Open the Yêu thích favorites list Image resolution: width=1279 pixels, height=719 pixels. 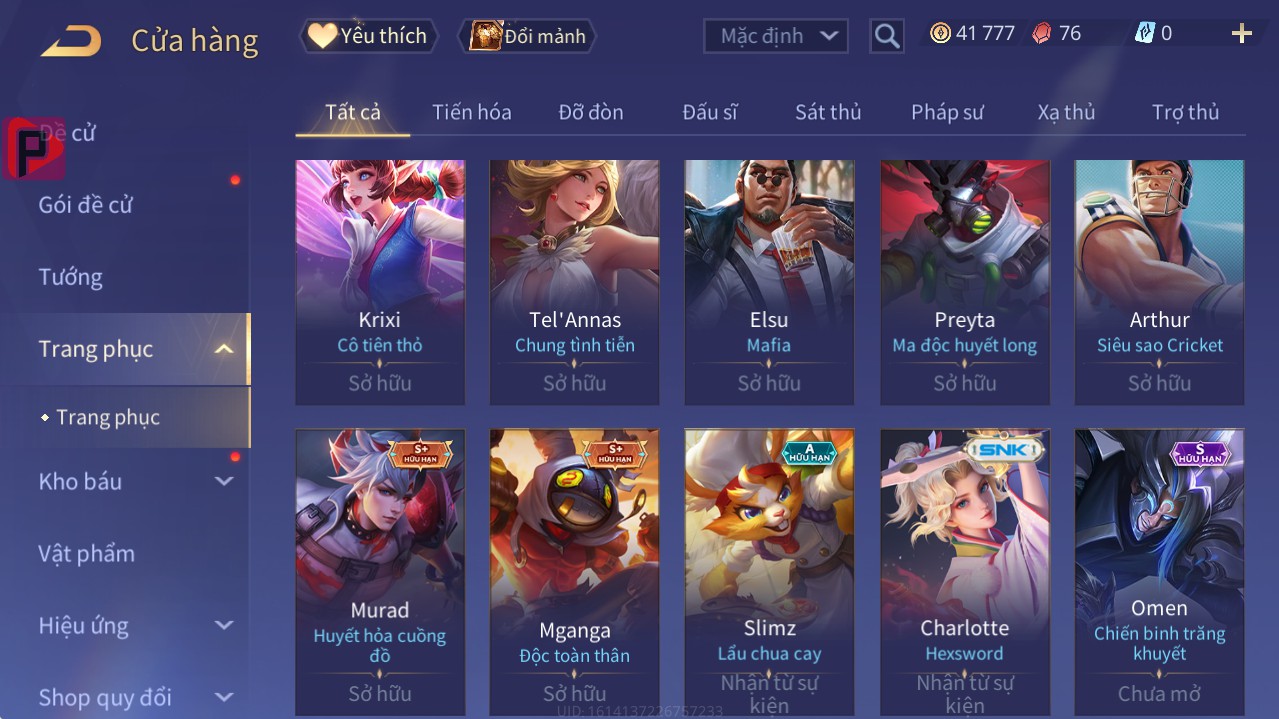368,36
